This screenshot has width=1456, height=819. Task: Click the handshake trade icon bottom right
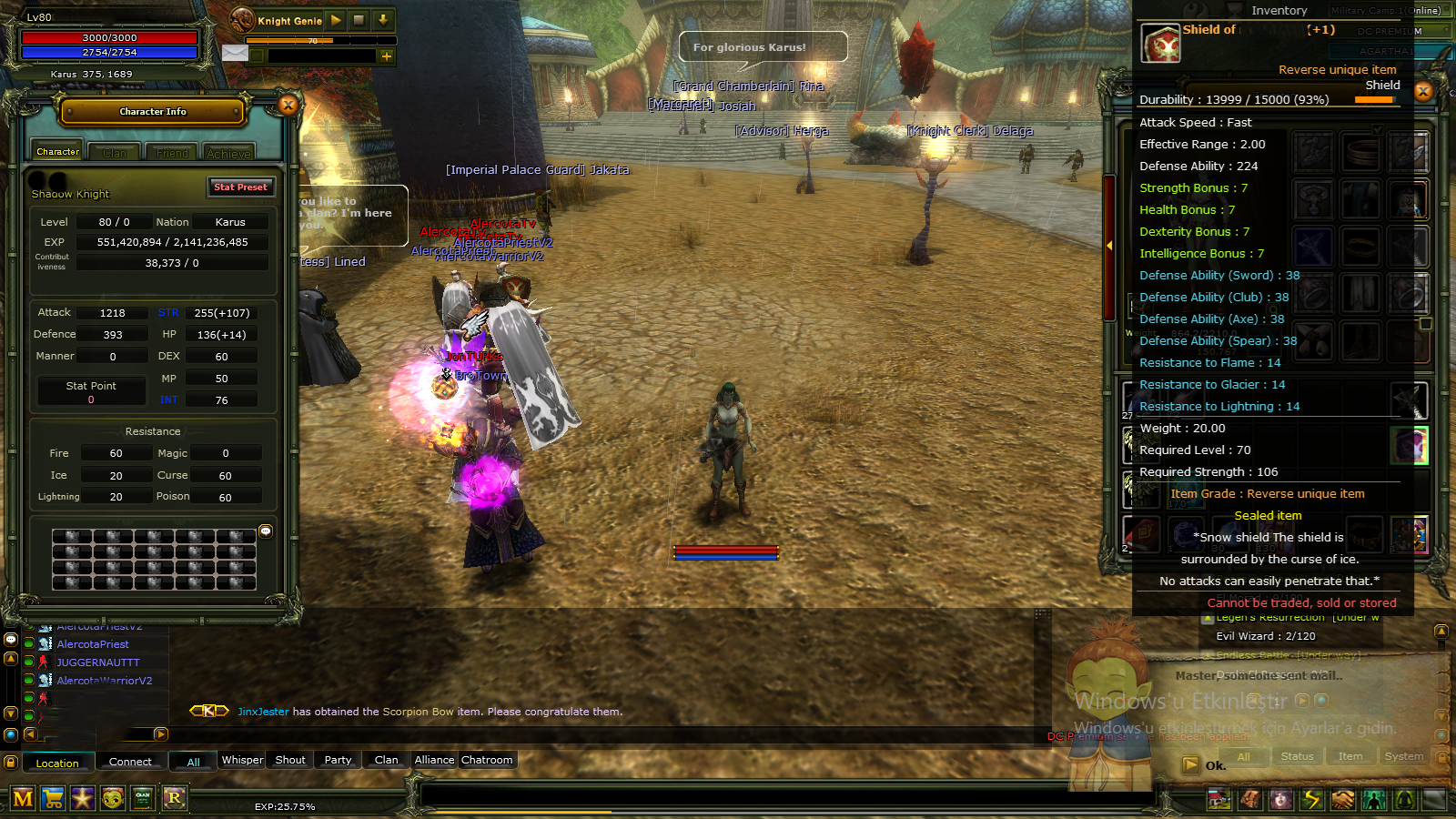pos(1343,798)
